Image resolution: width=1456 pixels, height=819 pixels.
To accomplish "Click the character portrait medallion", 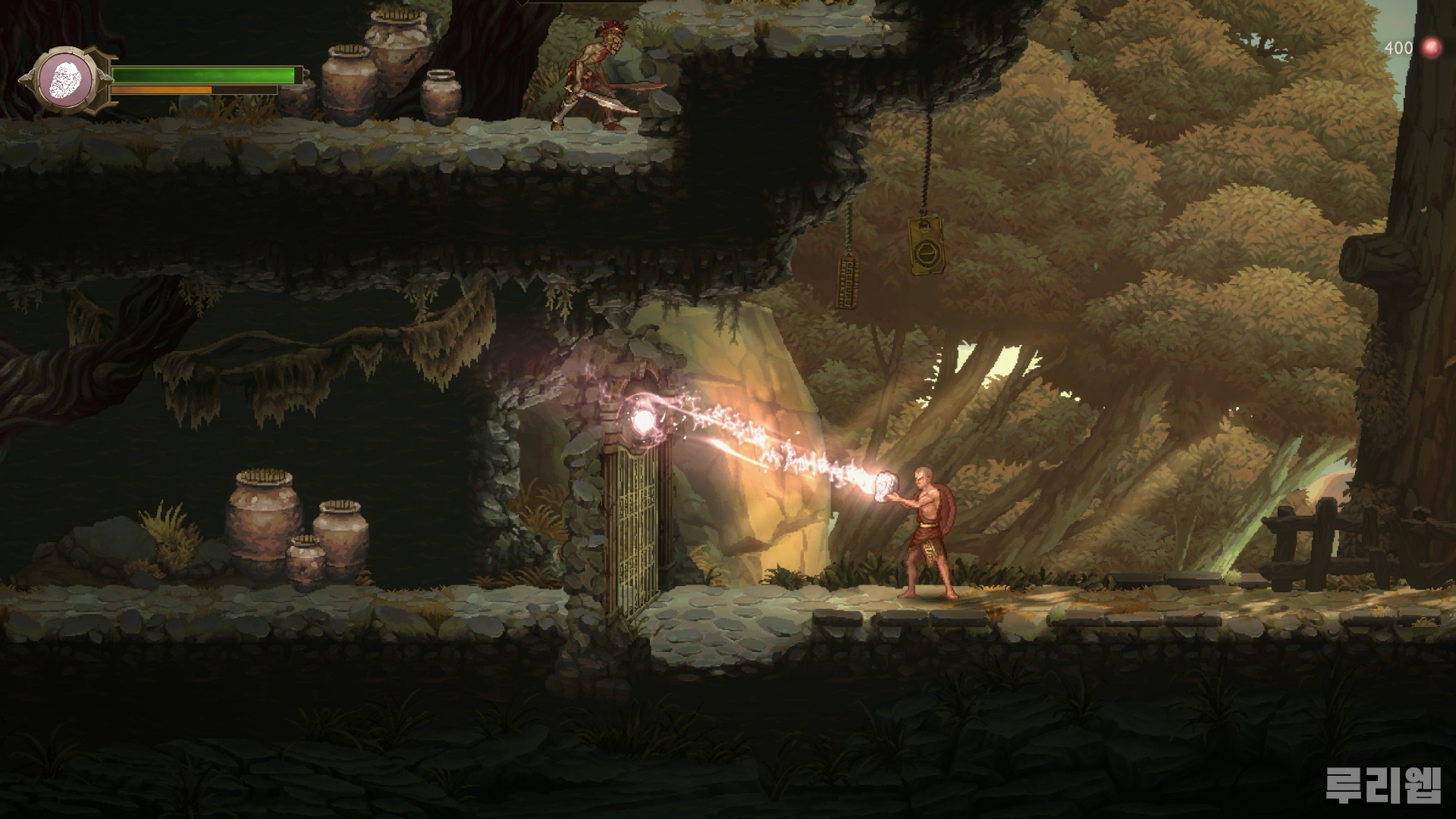I will tap(65, 80).
